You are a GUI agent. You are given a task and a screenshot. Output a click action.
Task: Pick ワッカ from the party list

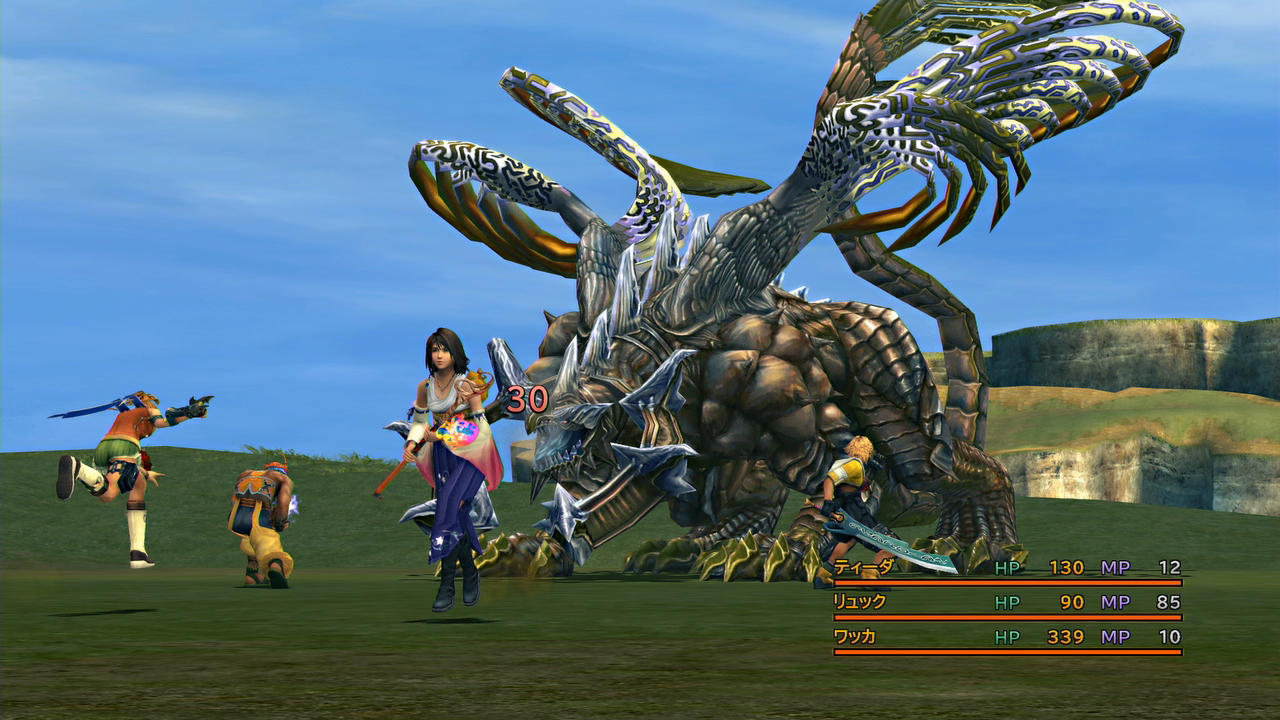pos(854,637)
